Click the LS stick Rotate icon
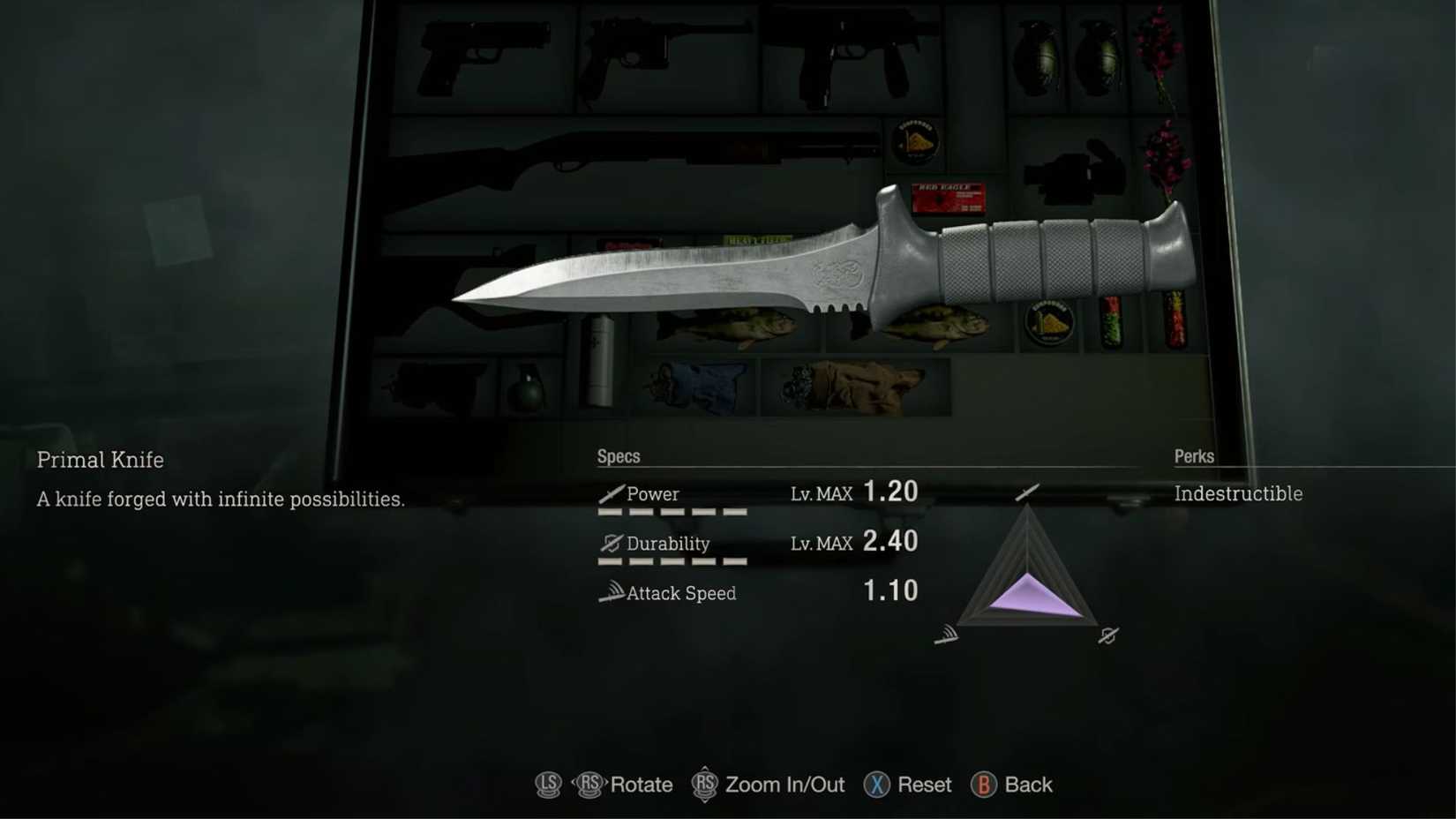This screenshot has width=1456, height=819. click(x=547, y=785)
